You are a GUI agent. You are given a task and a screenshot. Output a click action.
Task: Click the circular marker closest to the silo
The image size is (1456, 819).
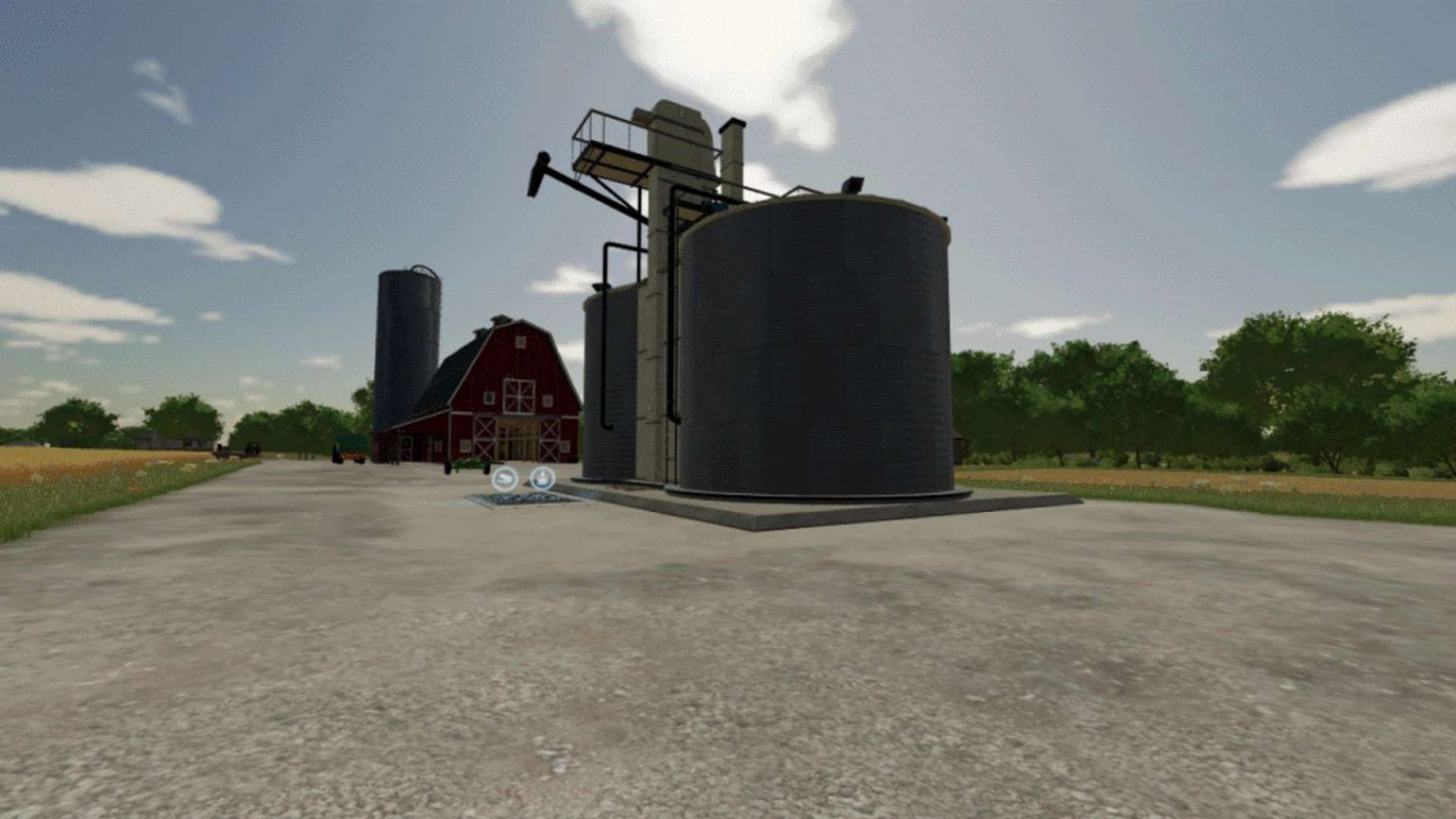click(x=542, y=479)
